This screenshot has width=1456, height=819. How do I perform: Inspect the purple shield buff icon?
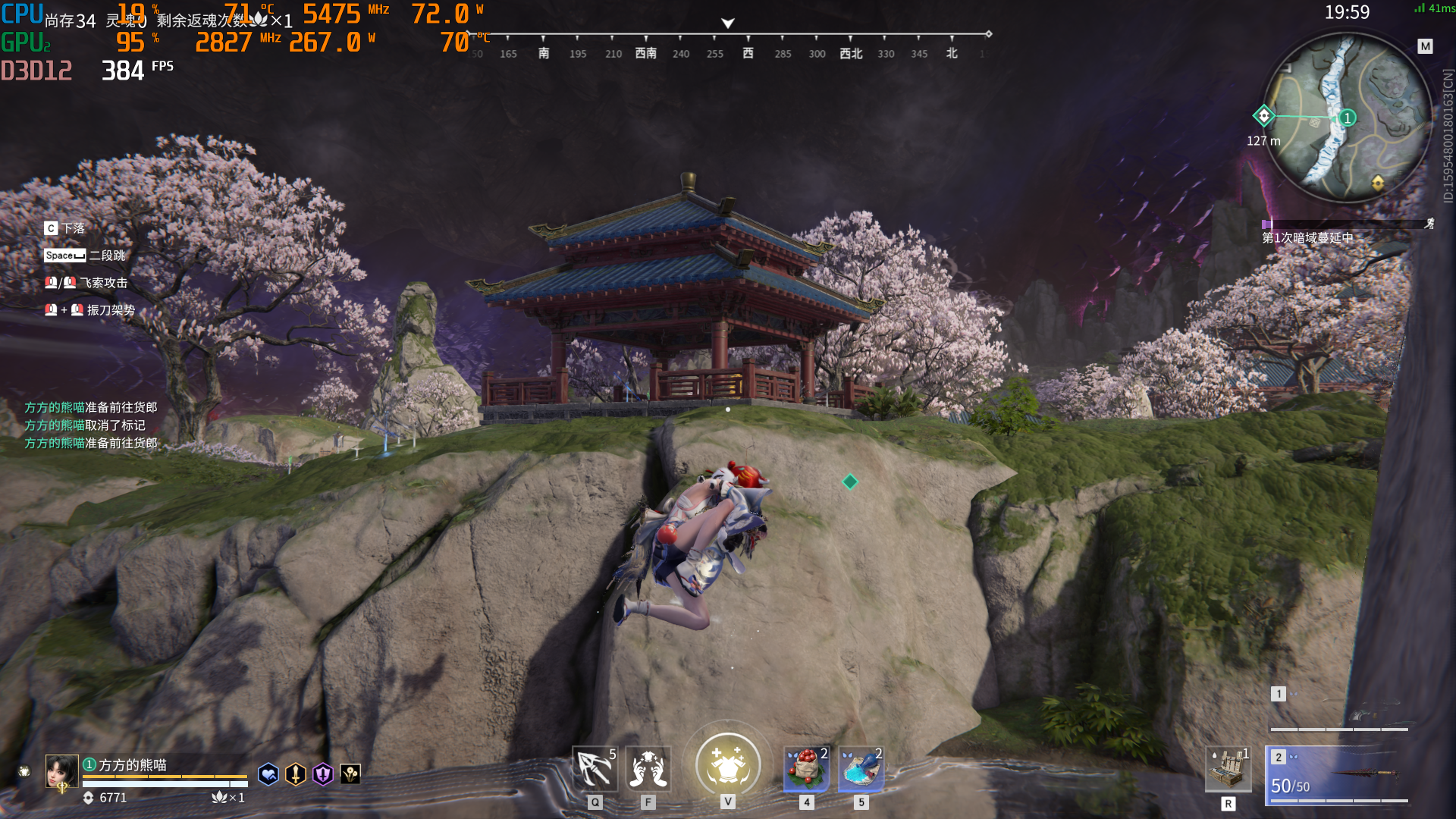[323, 774]
